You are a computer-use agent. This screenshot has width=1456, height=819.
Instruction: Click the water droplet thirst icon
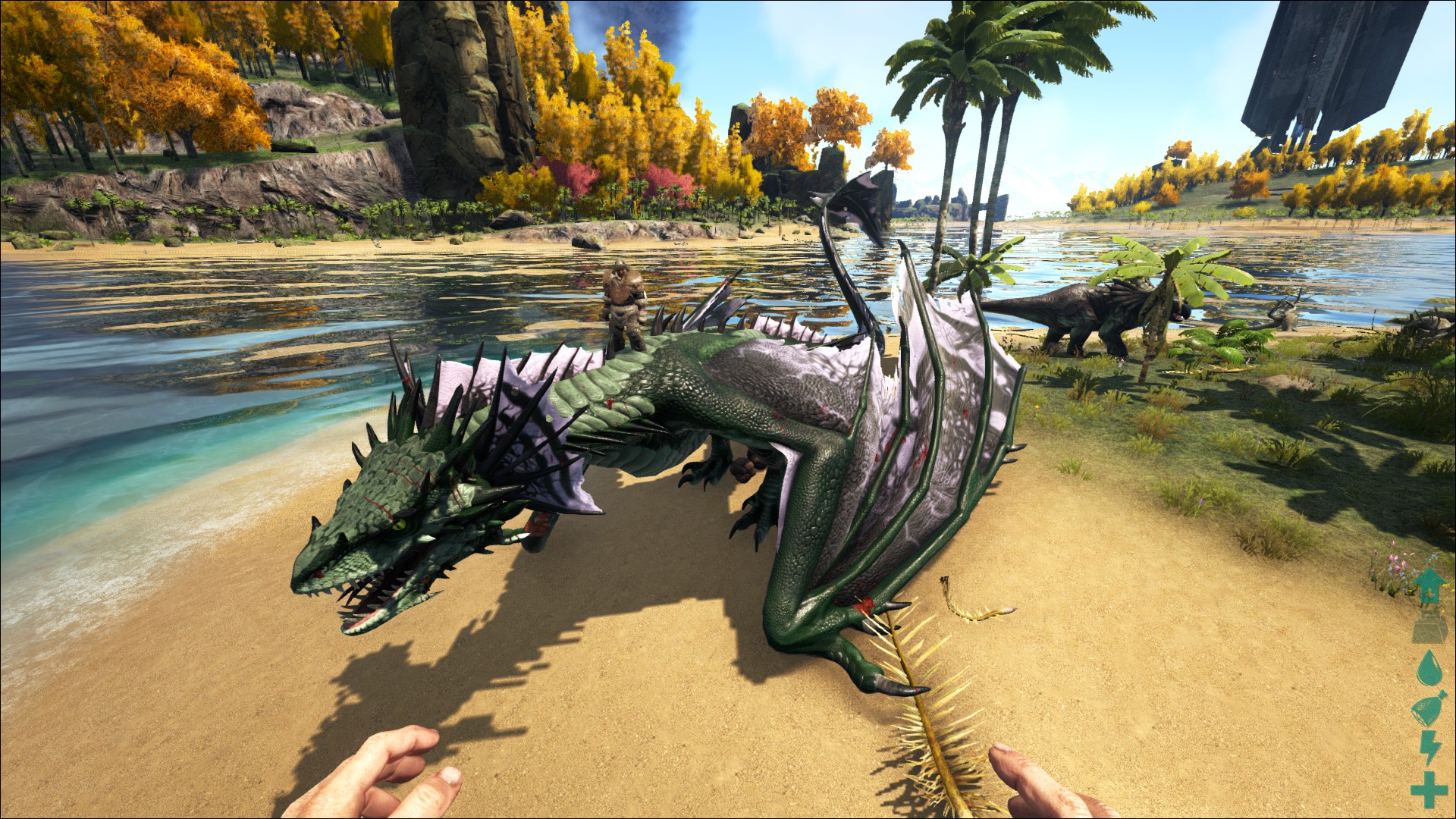[1429, 669]
